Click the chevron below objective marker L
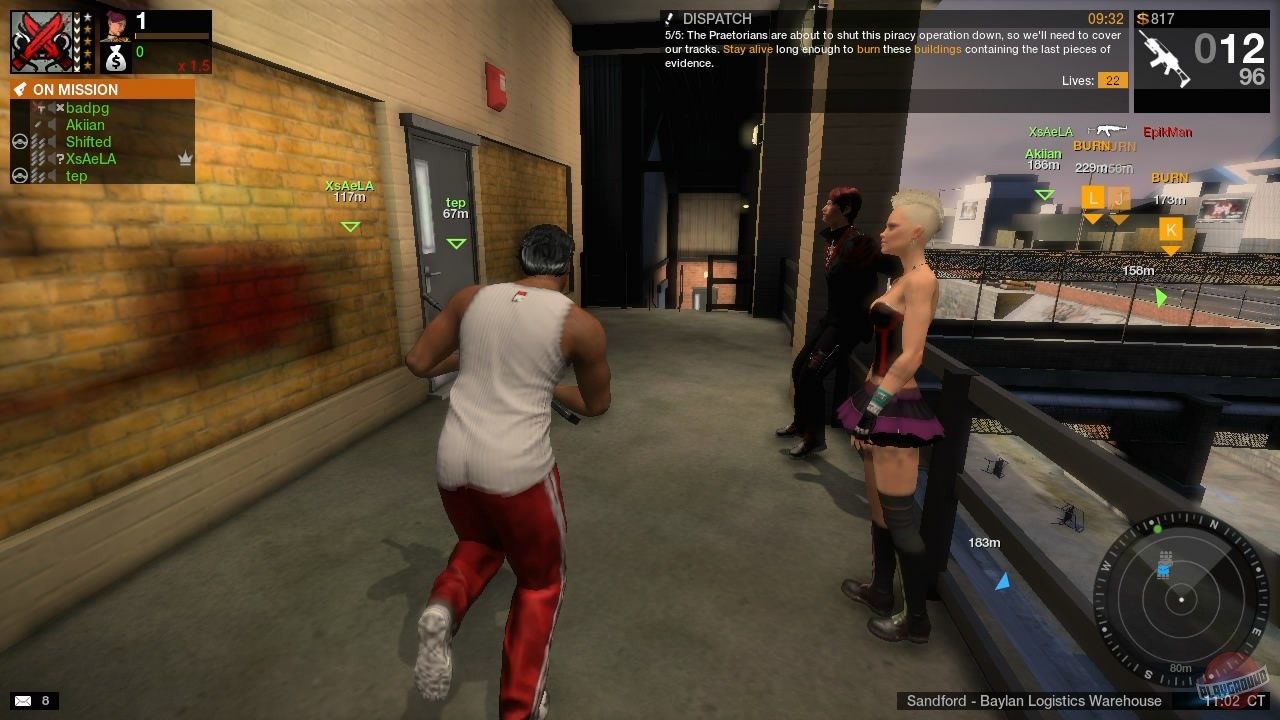 tap(1092, 218)
